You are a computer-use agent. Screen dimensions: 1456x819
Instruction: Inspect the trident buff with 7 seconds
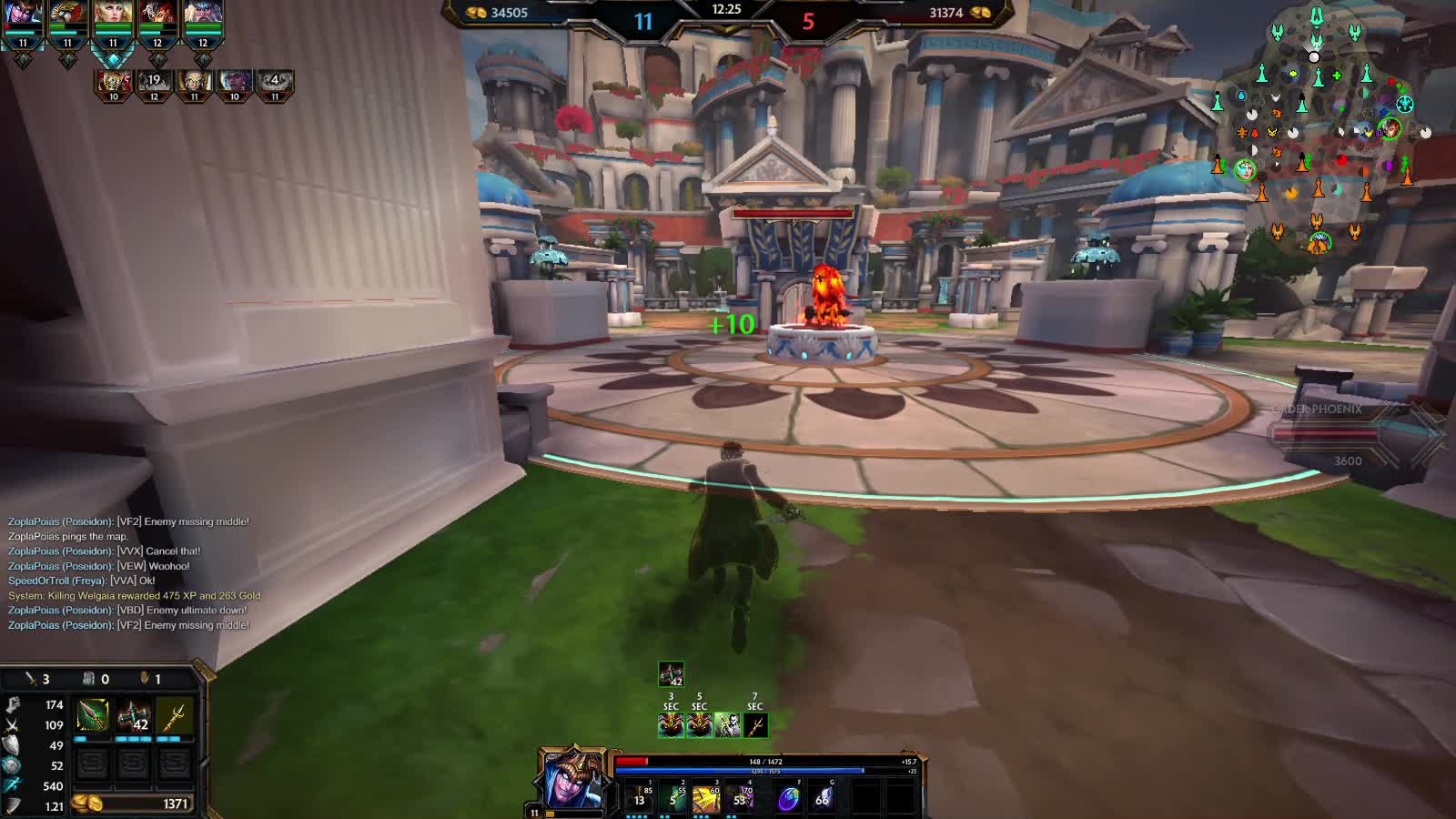point(755,724)
